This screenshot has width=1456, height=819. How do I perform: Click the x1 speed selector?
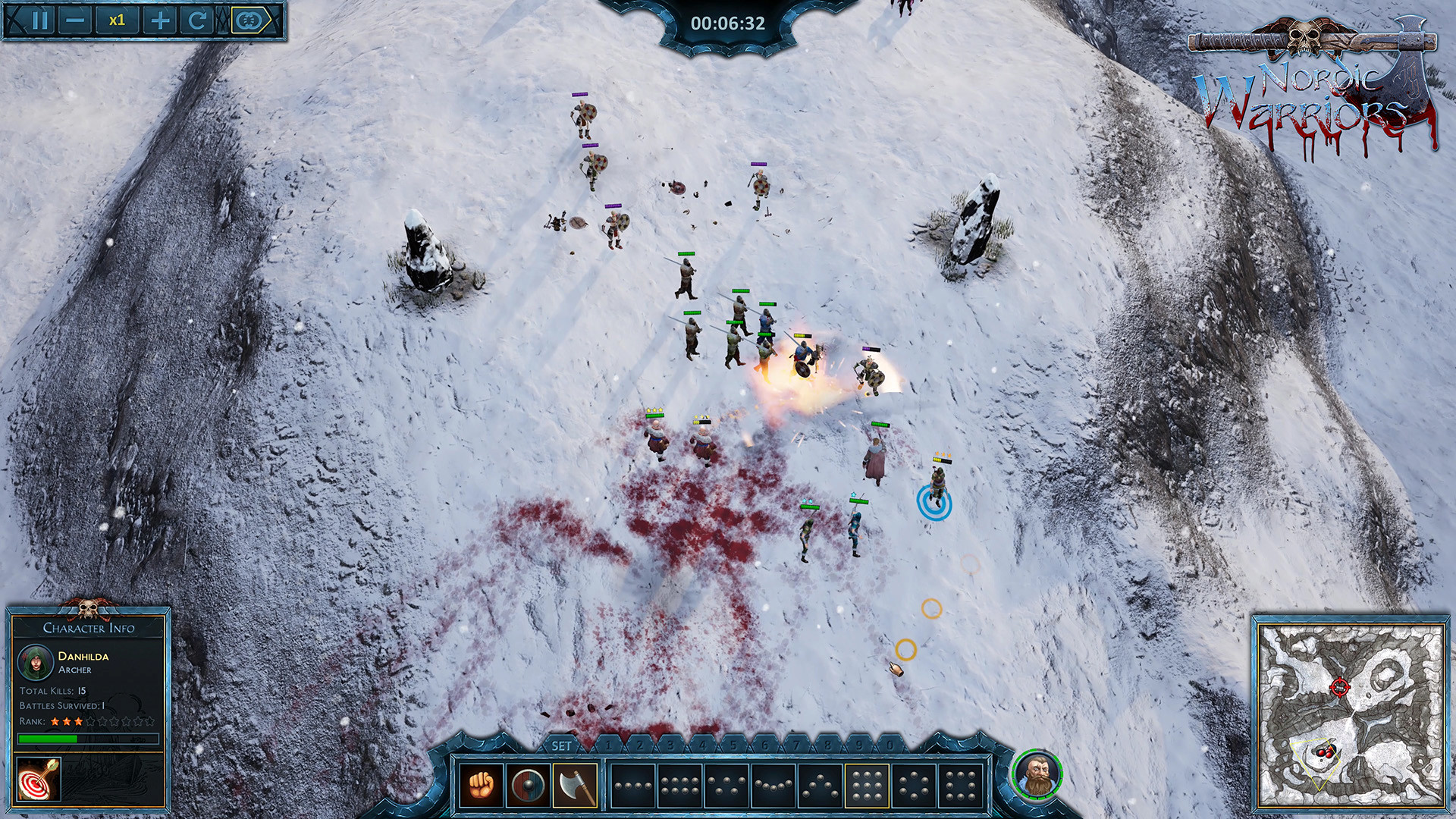(x=118, y=20)
